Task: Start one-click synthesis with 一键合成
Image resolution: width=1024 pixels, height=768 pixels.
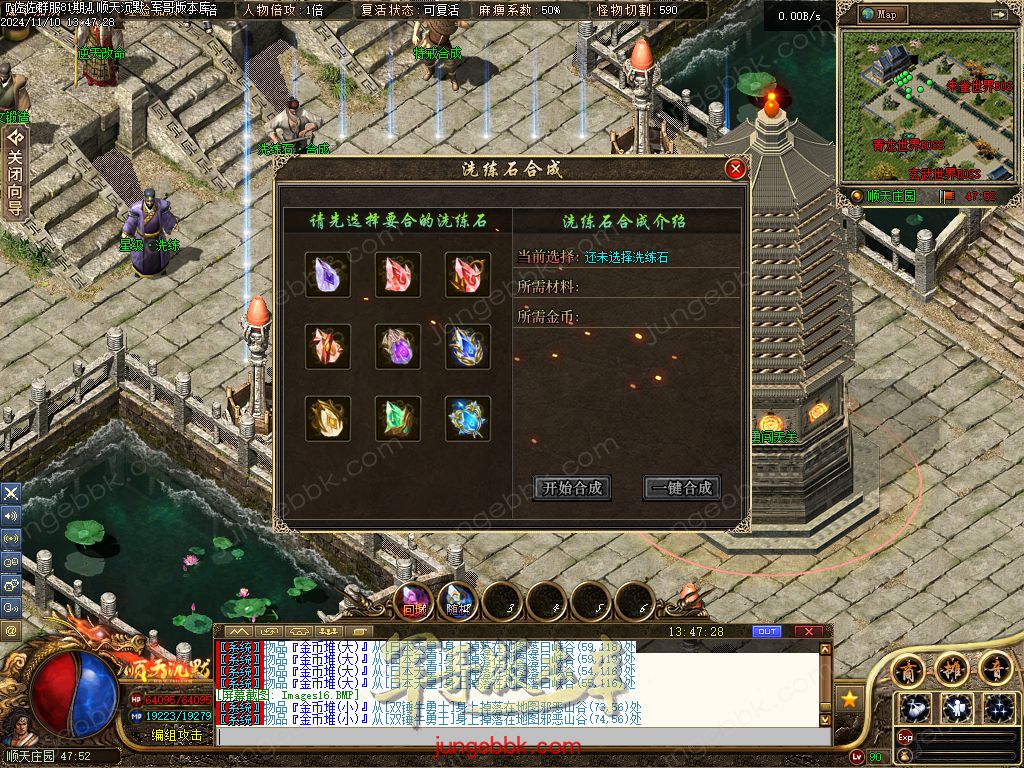Action: (x=682, y=488)
